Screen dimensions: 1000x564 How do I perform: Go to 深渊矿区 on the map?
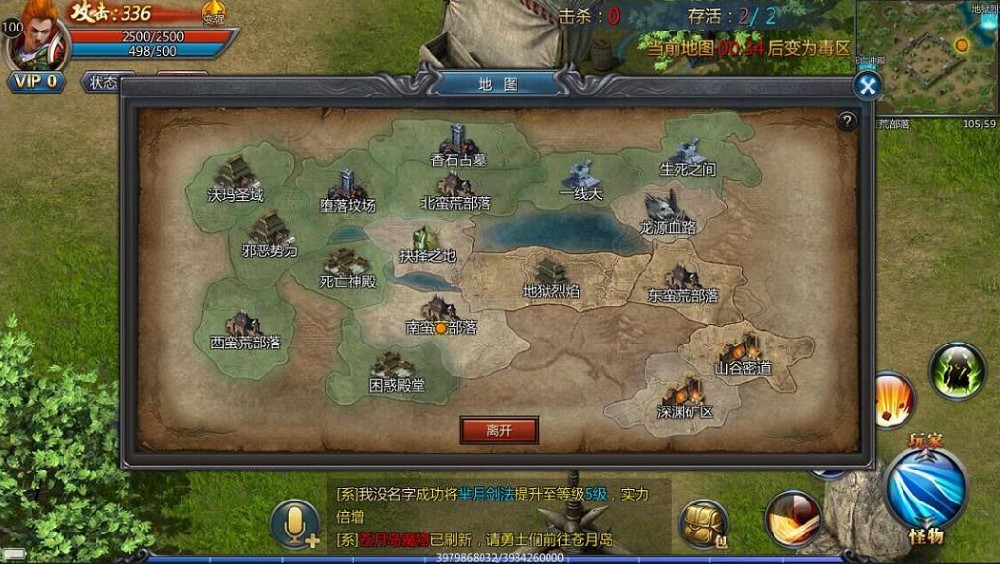684,398
